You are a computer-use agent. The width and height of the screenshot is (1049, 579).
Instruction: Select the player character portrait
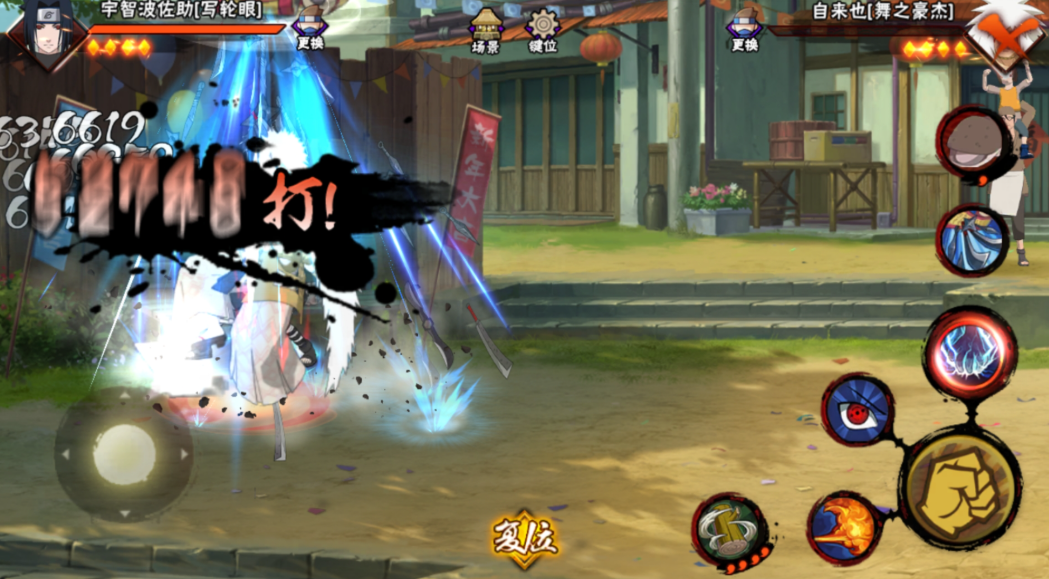38,34
